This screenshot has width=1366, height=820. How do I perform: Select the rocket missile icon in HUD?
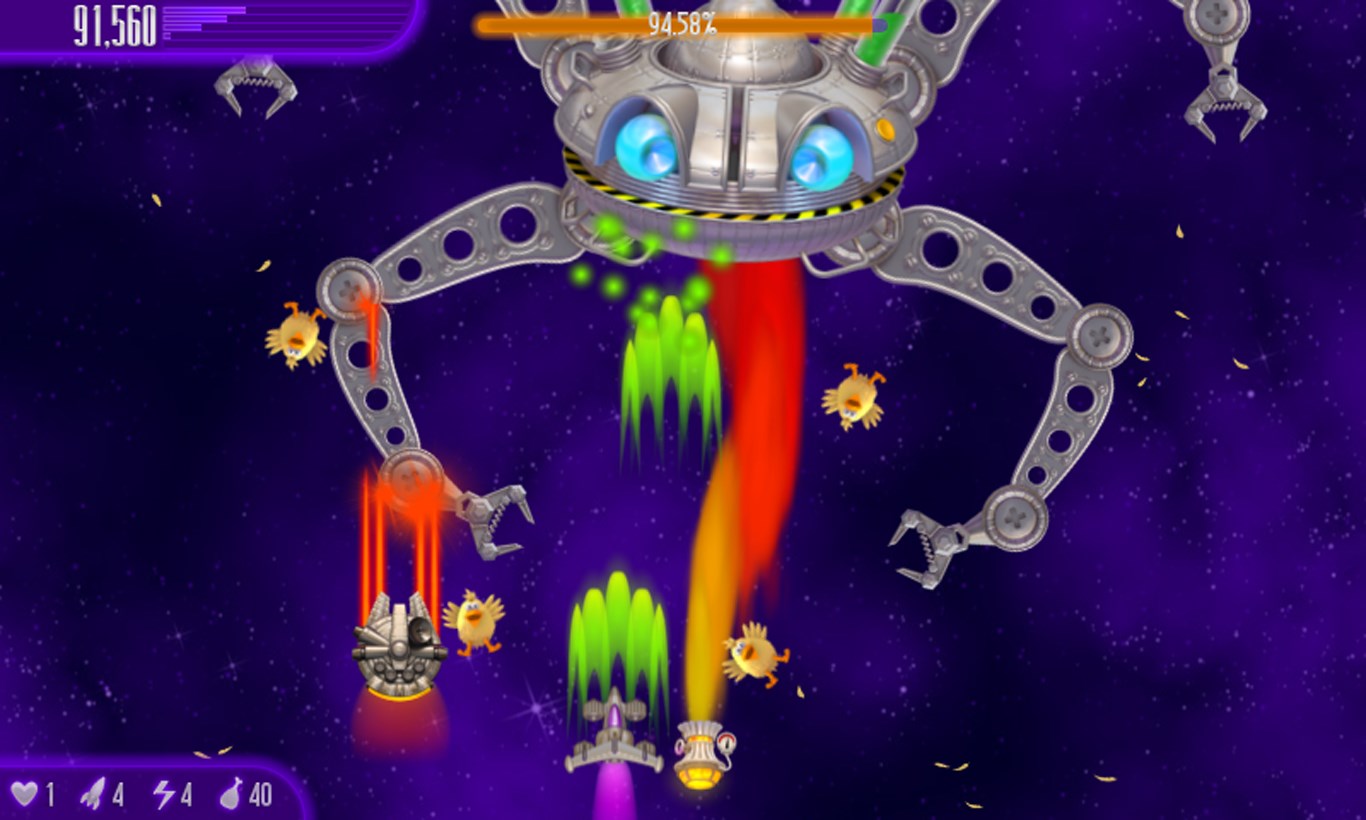95,792
